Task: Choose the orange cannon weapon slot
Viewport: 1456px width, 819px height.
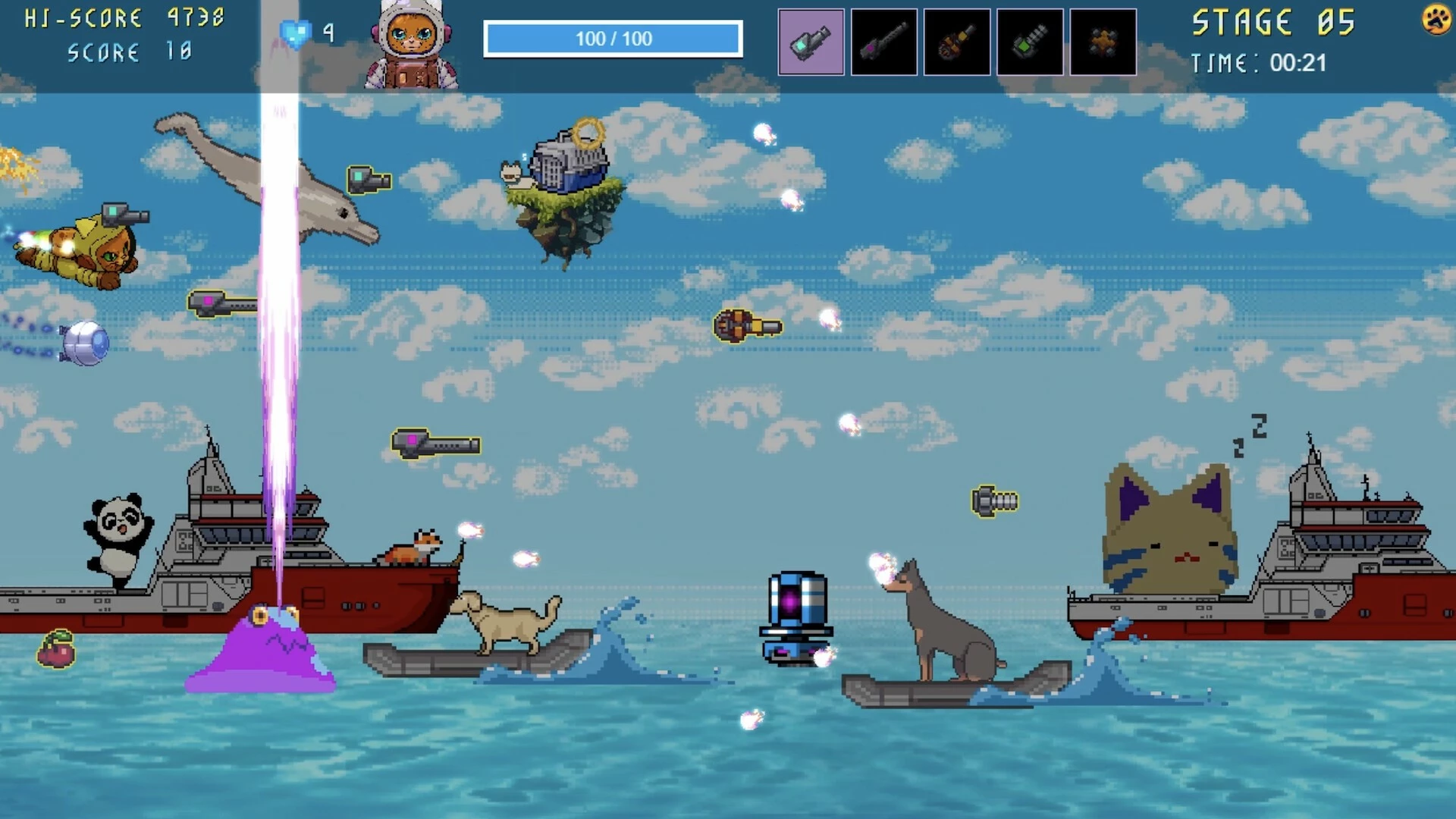Action: (x=956, y=42)
